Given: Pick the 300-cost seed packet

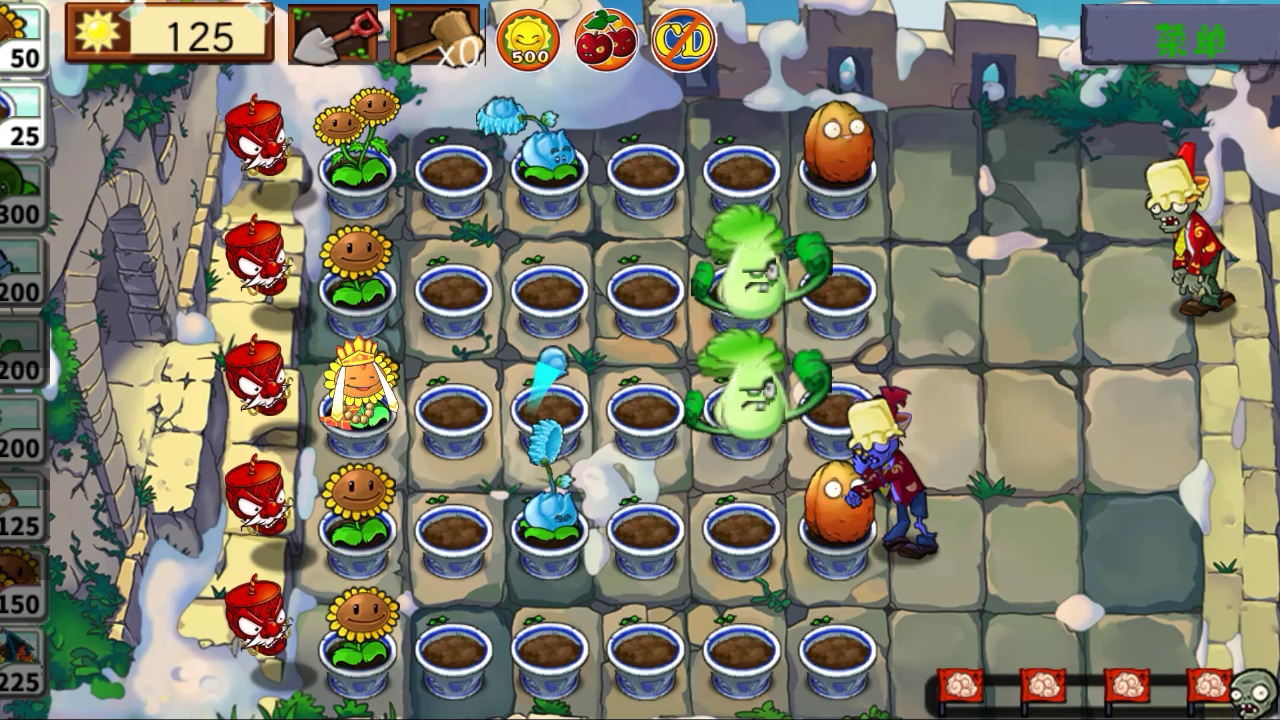Looking at the screenshot, I should 20,193.
